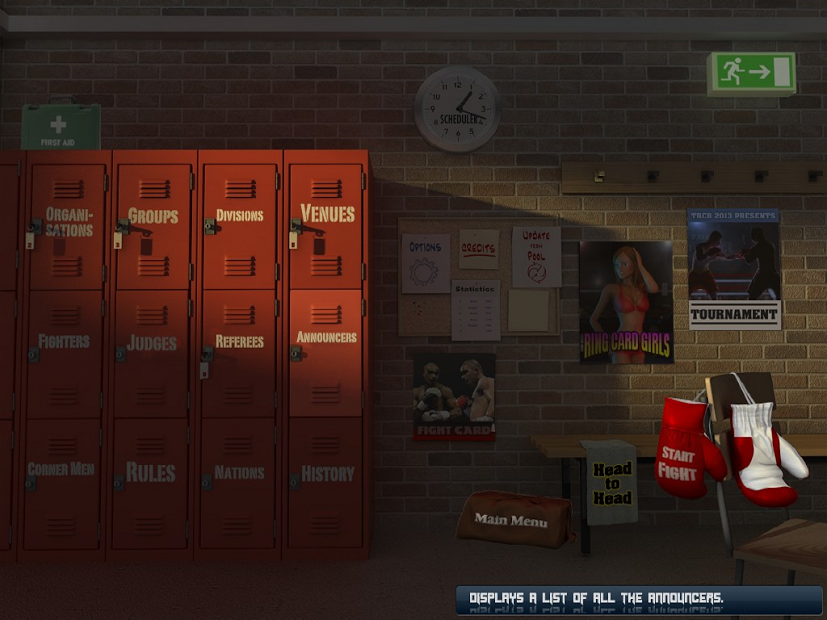Show the Fighters list locker
The height and width of the screenshot is (620, 827).
65,341
